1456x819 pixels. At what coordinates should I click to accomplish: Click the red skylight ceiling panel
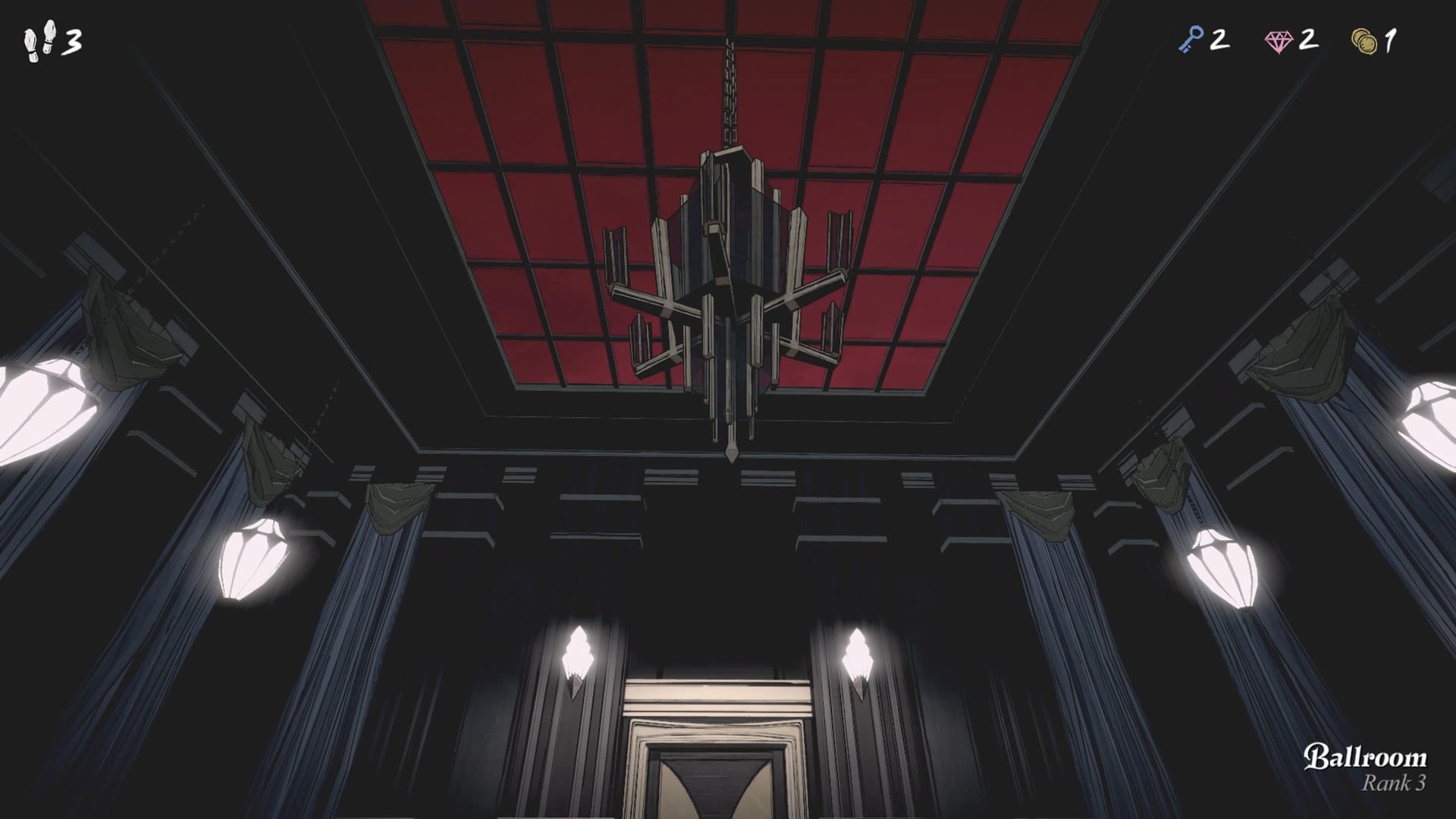point(531,114)
